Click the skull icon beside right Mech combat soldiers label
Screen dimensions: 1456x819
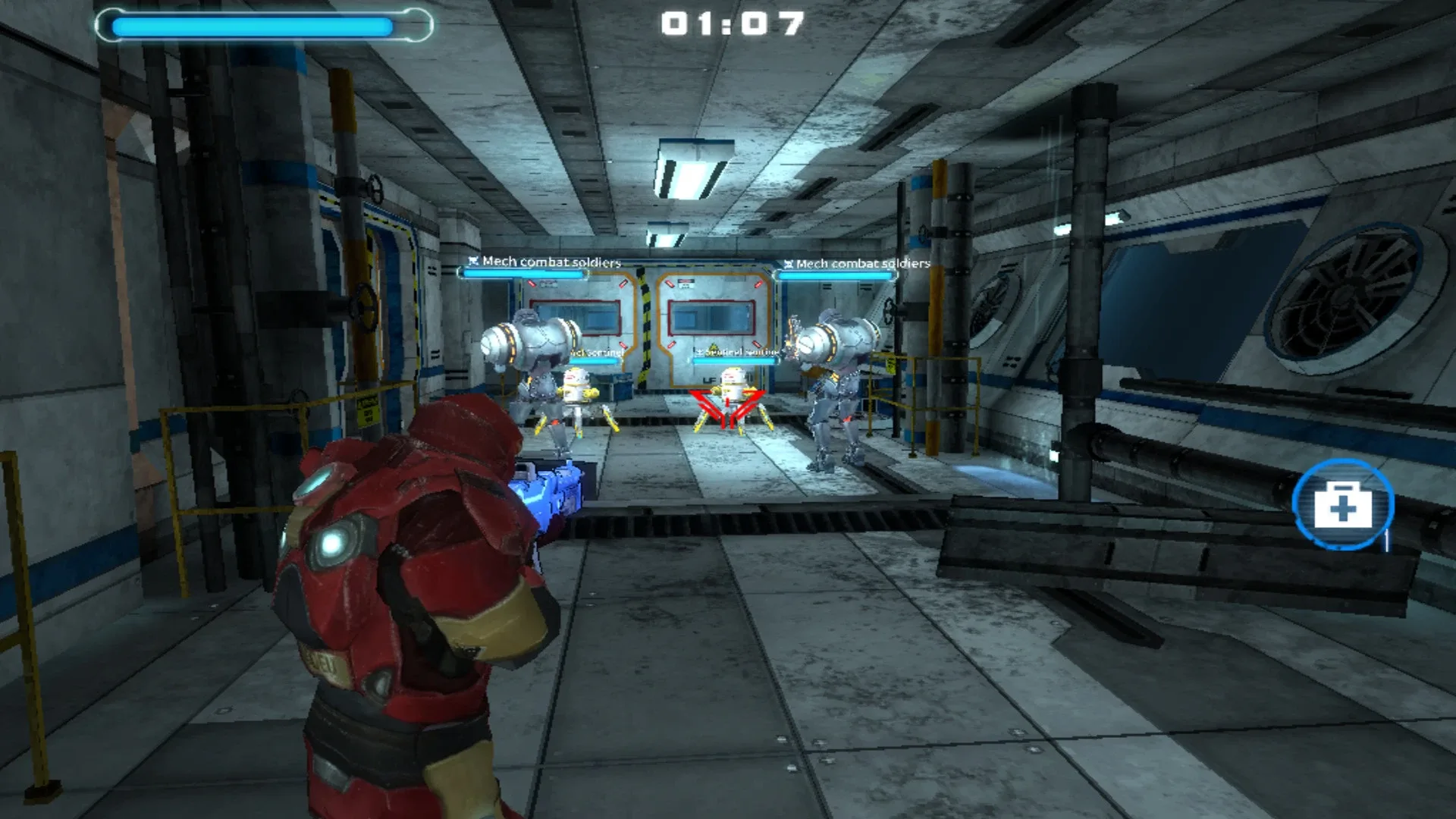point(789,265)
